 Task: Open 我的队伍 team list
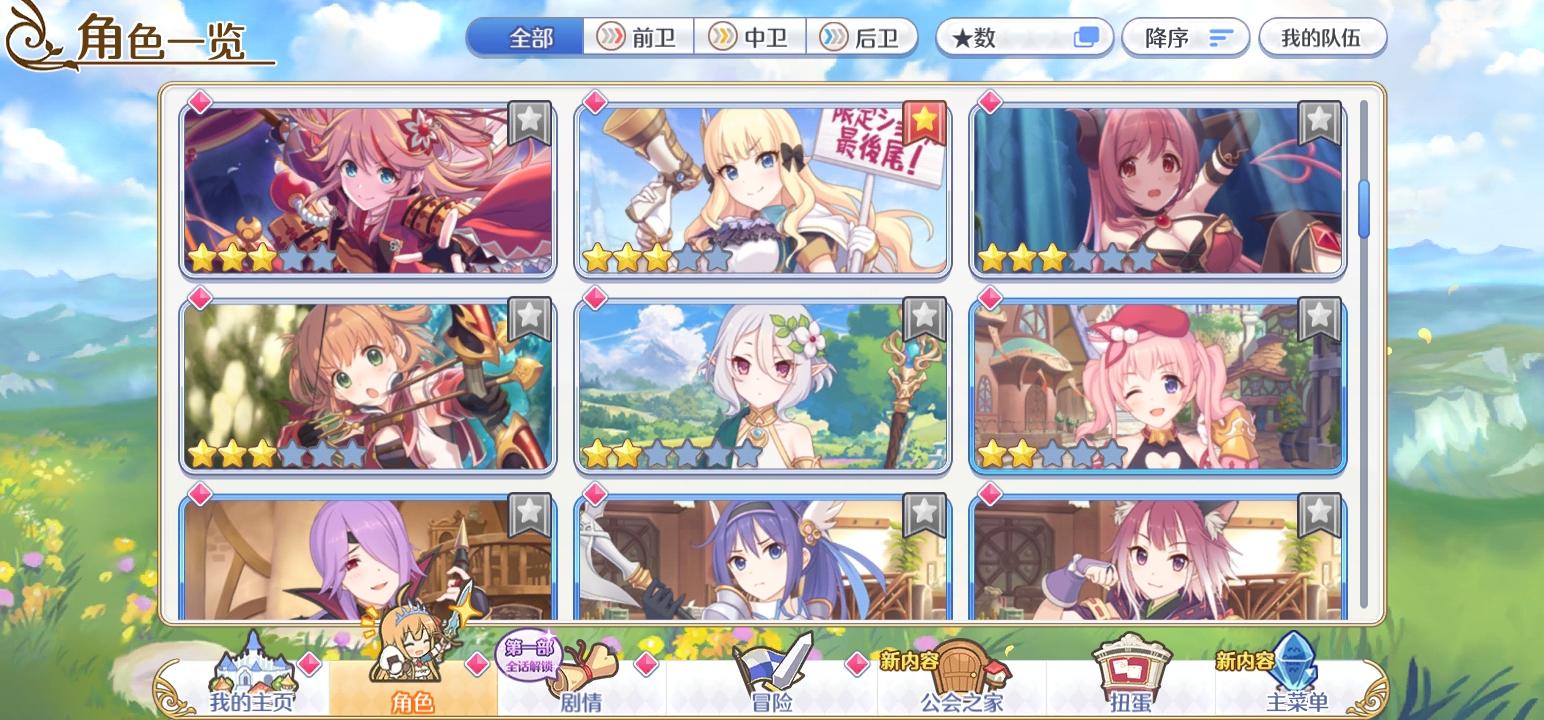(x=1322, y=37)
